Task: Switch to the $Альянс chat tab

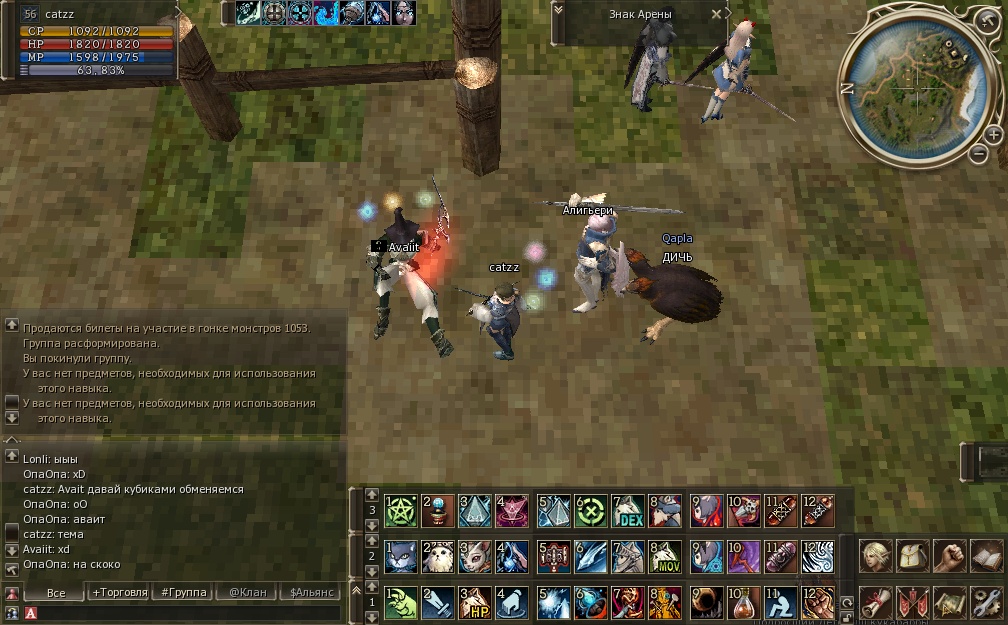Action: [x=312, y=592]
